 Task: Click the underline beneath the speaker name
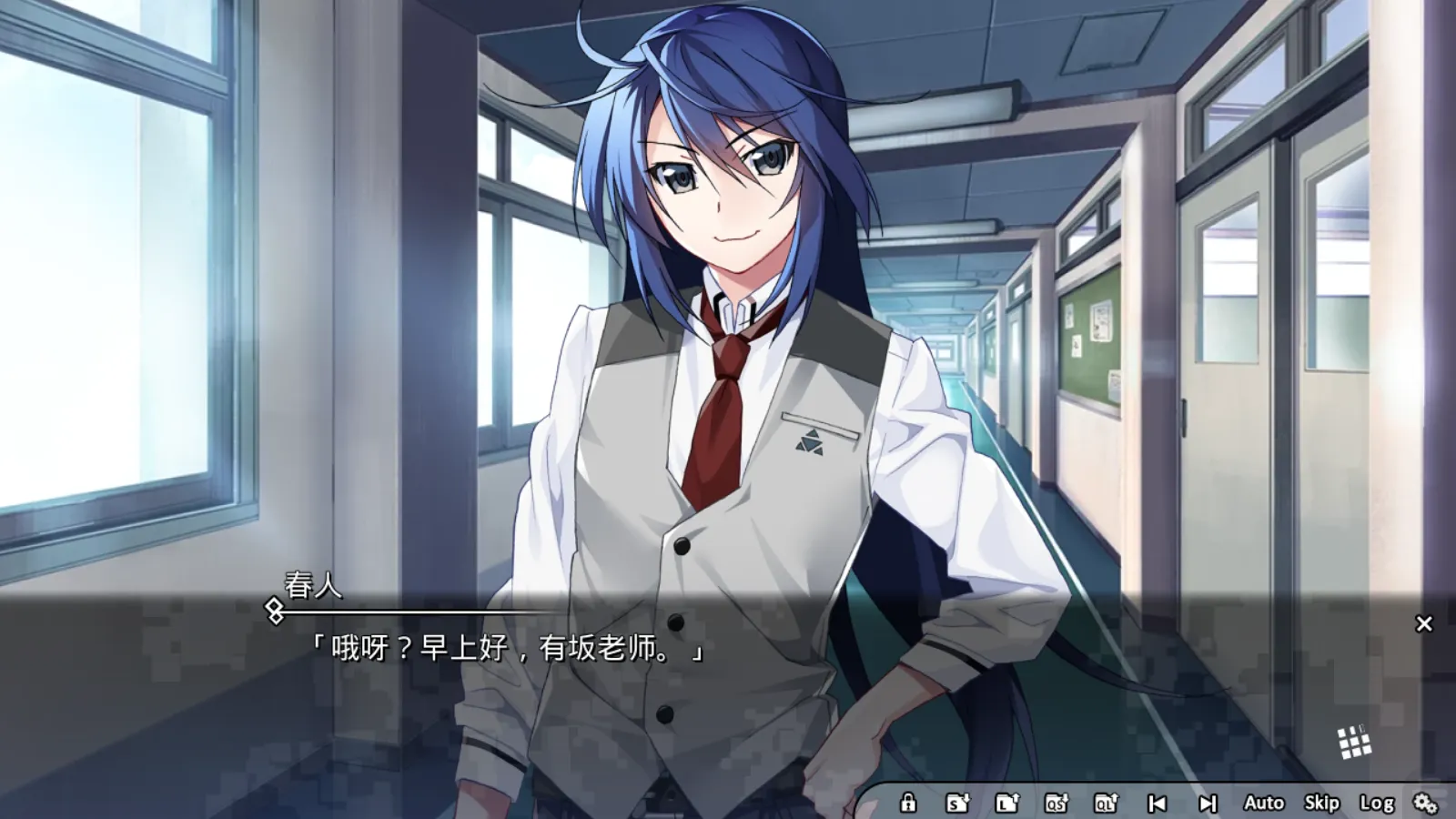[x=409, y=612]
